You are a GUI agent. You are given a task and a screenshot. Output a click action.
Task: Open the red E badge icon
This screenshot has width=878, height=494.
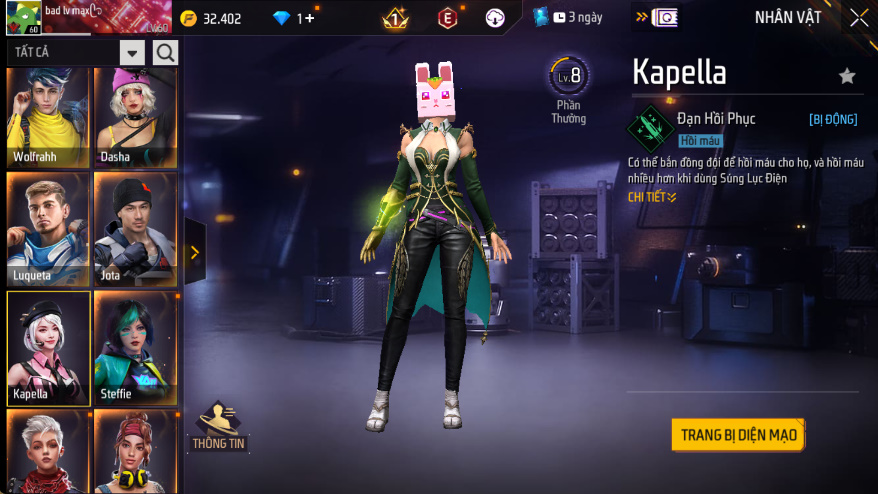click(448, 18)
